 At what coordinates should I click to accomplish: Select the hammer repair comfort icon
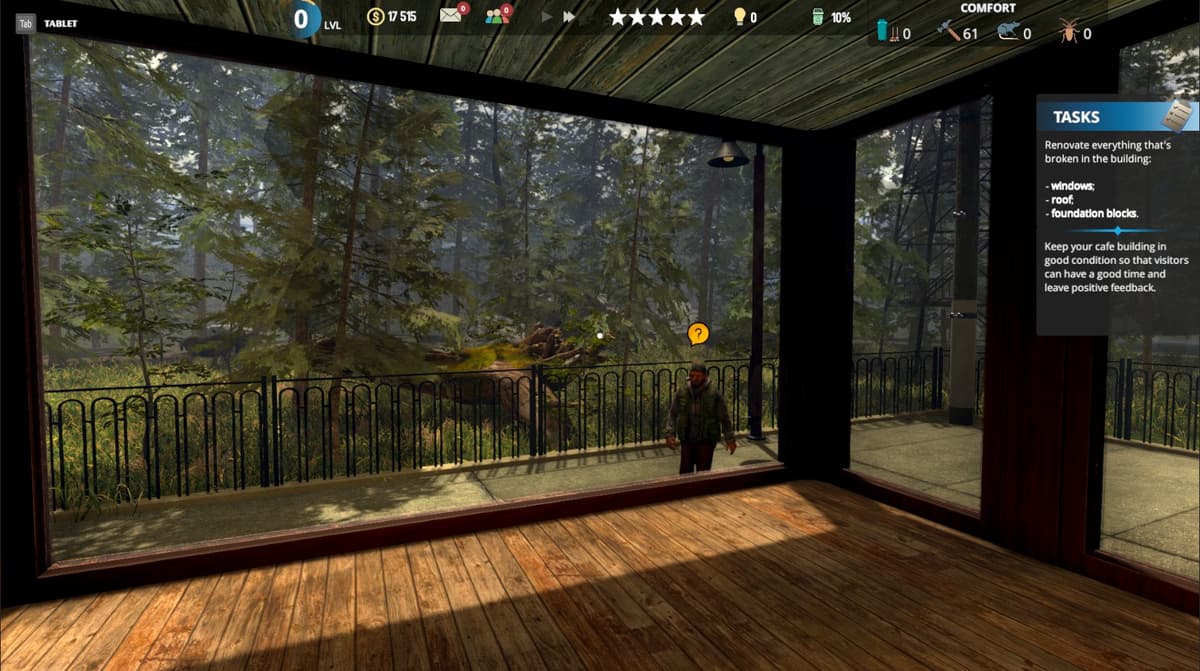(947, 32)
